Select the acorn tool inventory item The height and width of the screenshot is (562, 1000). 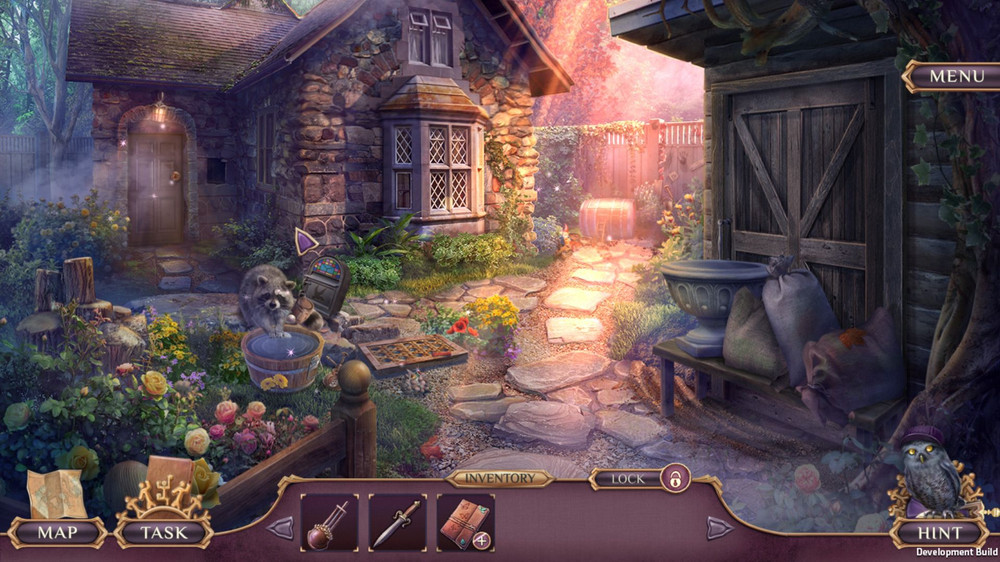[x=329, y=522]
